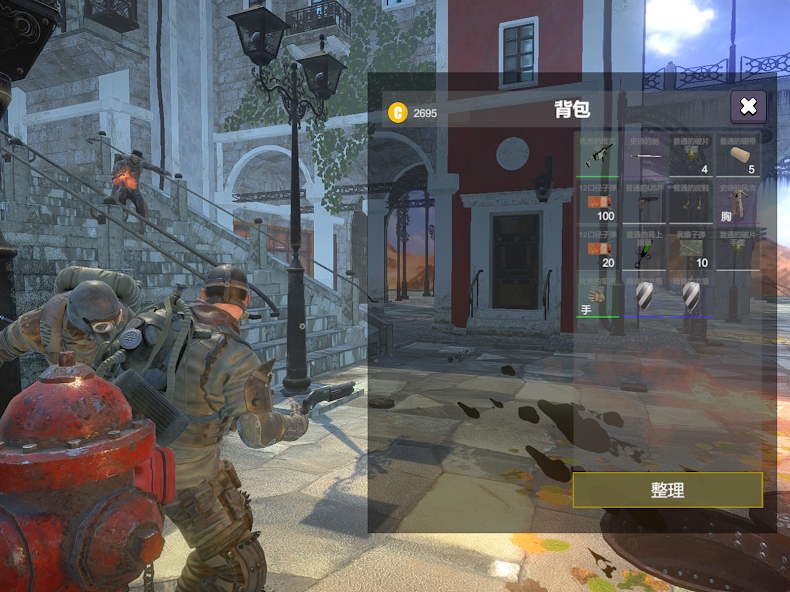Viewport: 790px width, 592px height.
Task: Choose the USP pistol slot
Action: [645, 202]
